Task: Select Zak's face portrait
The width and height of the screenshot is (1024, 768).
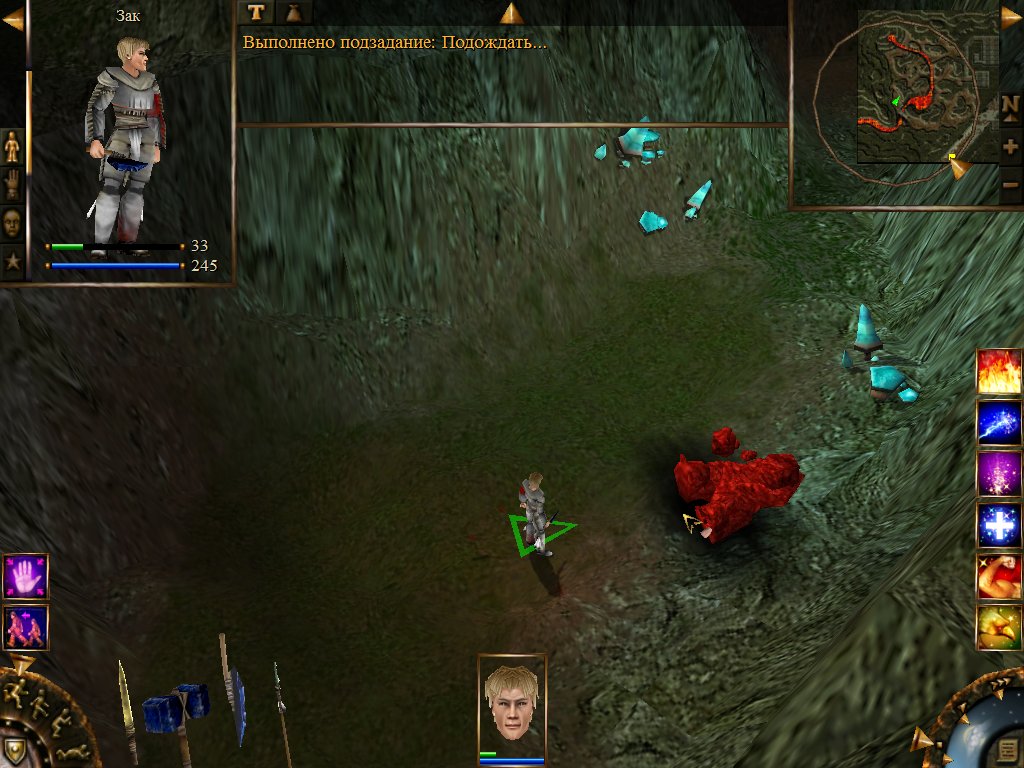Action: (x=512, y=703)
